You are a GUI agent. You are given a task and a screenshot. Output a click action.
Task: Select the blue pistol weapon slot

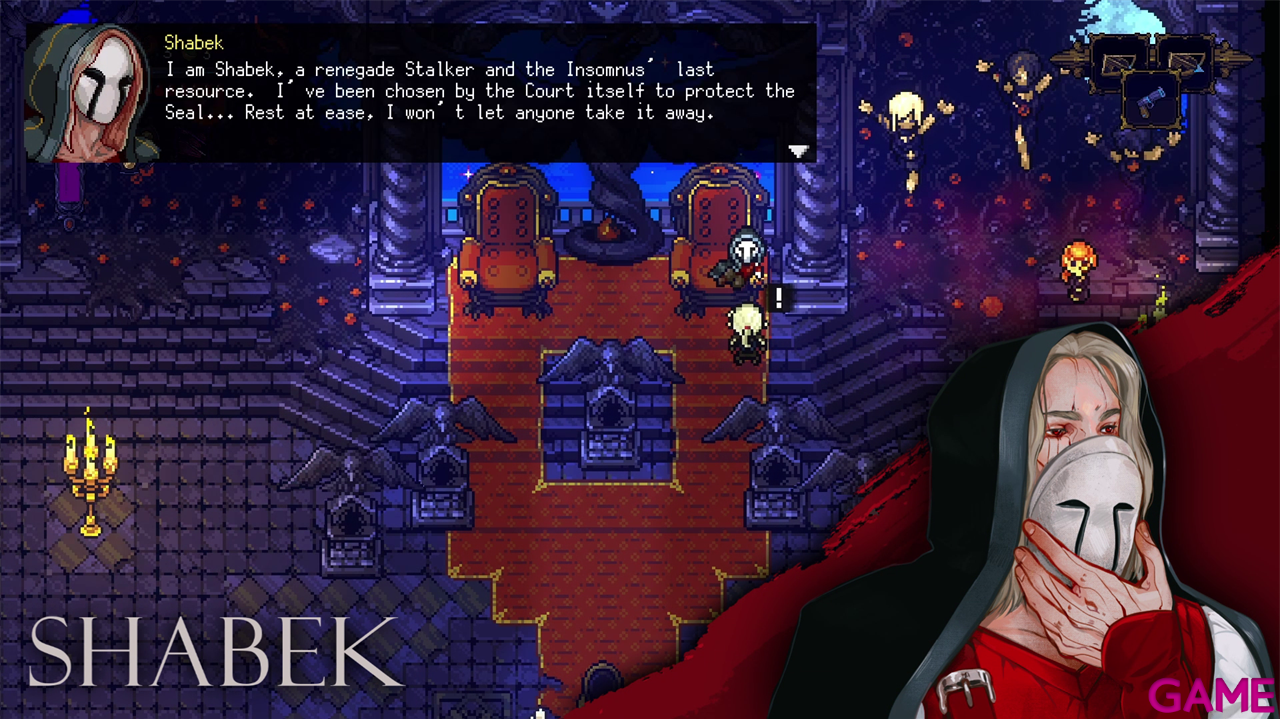click(1154, 101)
